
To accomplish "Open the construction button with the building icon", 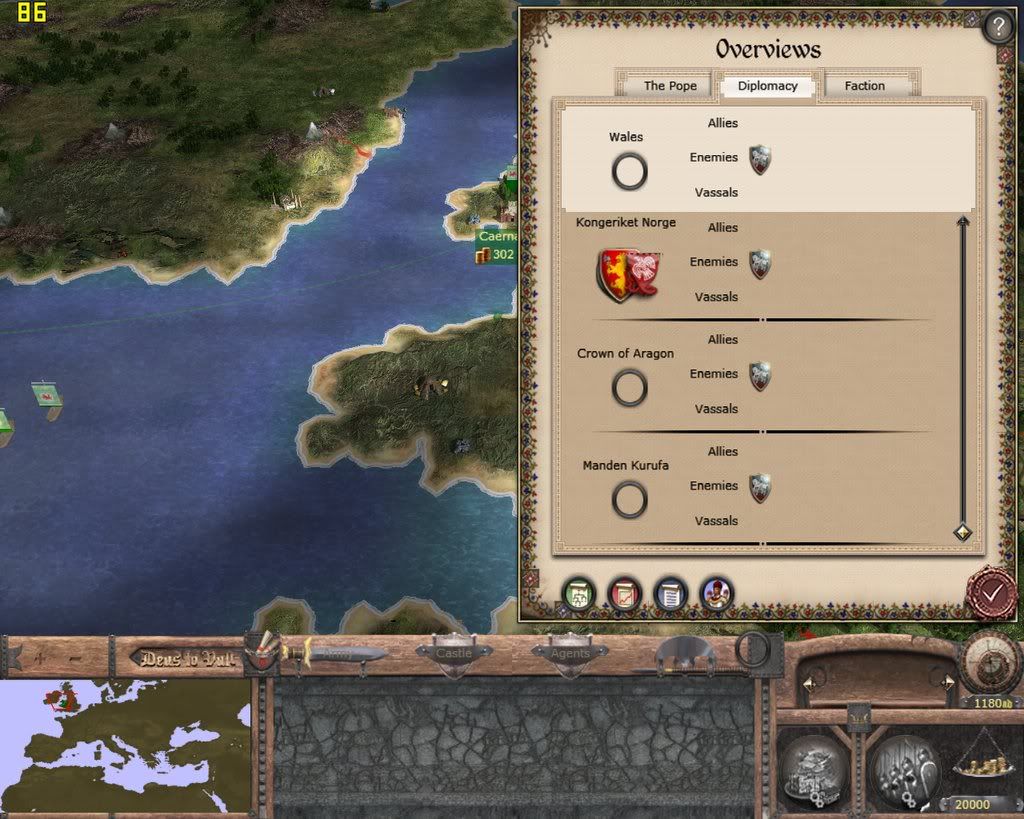I will click(812, 770).
